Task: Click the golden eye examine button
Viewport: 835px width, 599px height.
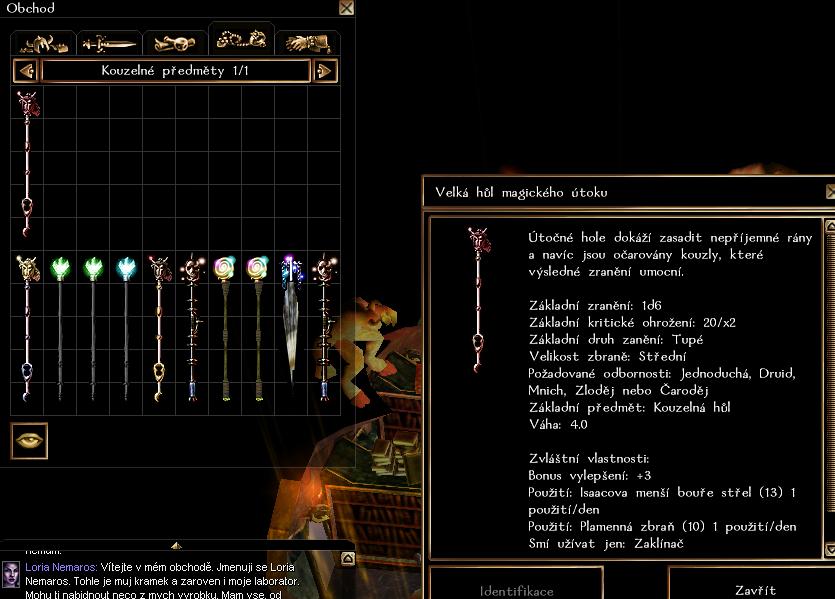Action: 29,441
